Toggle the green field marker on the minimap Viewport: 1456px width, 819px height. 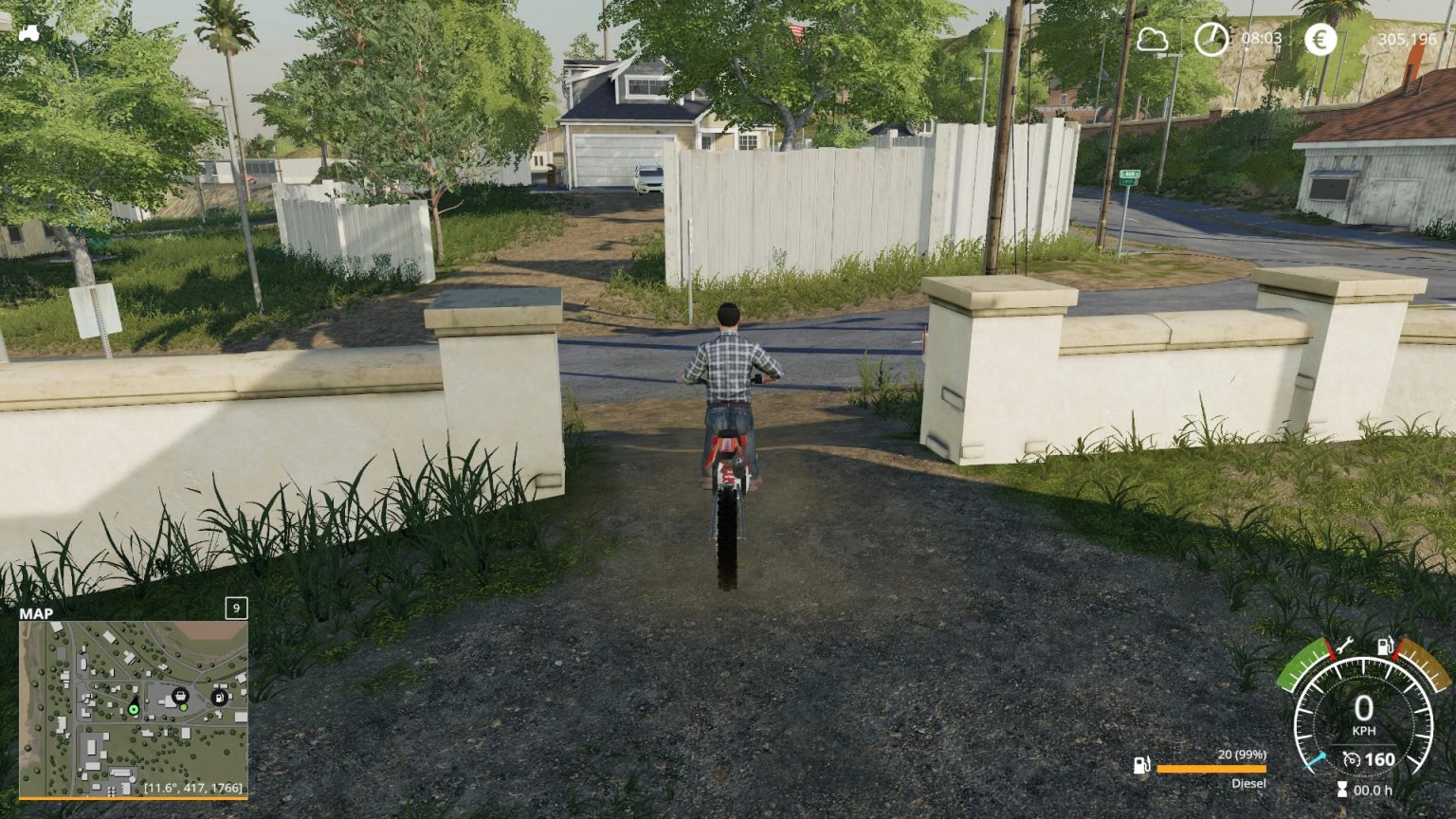click(x=183, y=707)
